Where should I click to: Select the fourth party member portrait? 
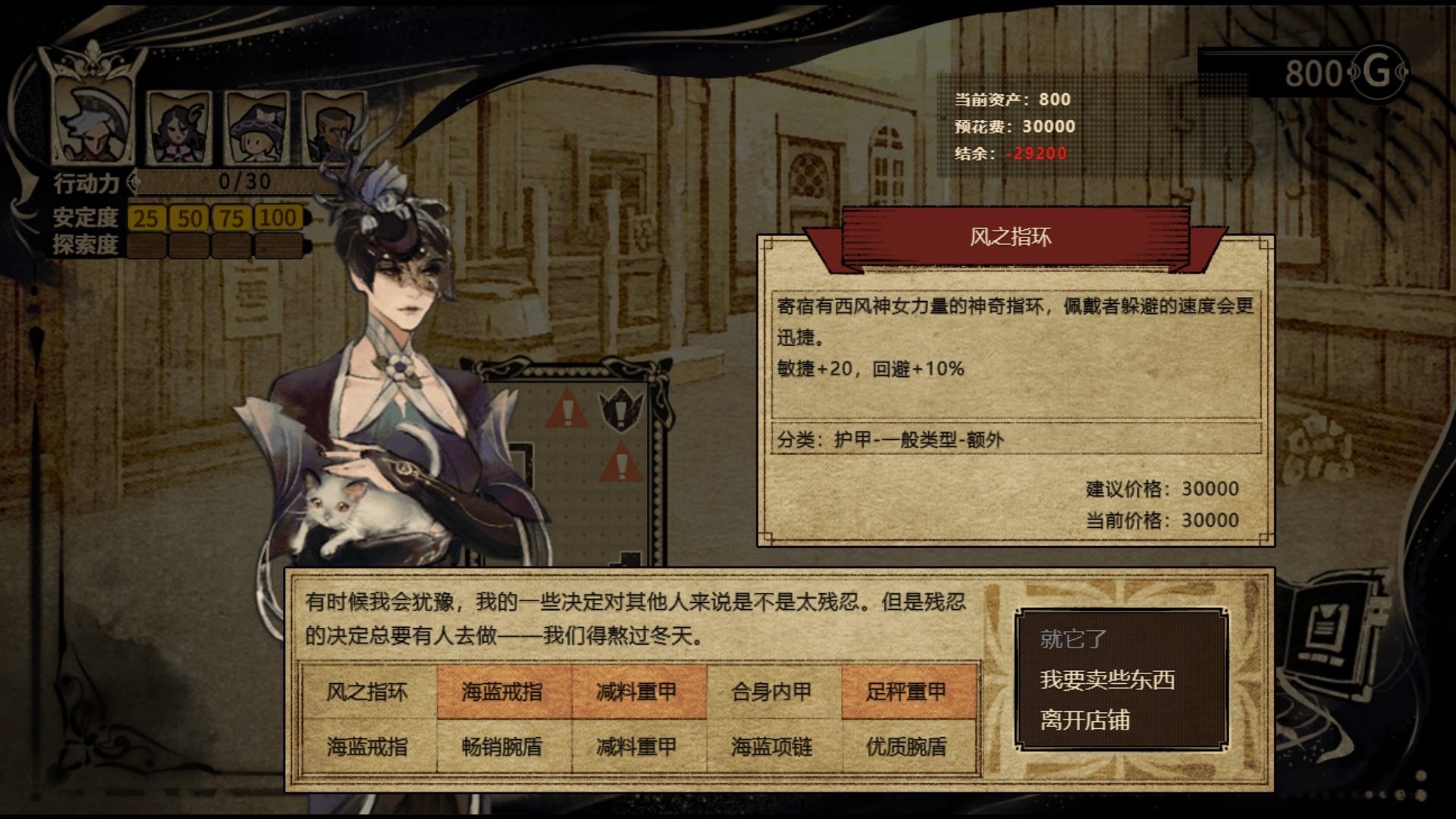coord(334,130)
